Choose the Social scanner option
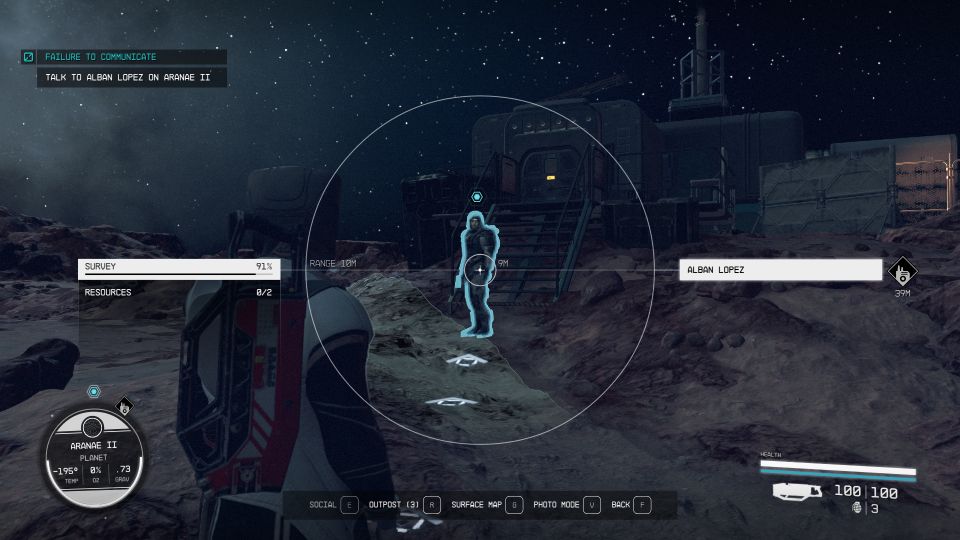 point(334,505)
